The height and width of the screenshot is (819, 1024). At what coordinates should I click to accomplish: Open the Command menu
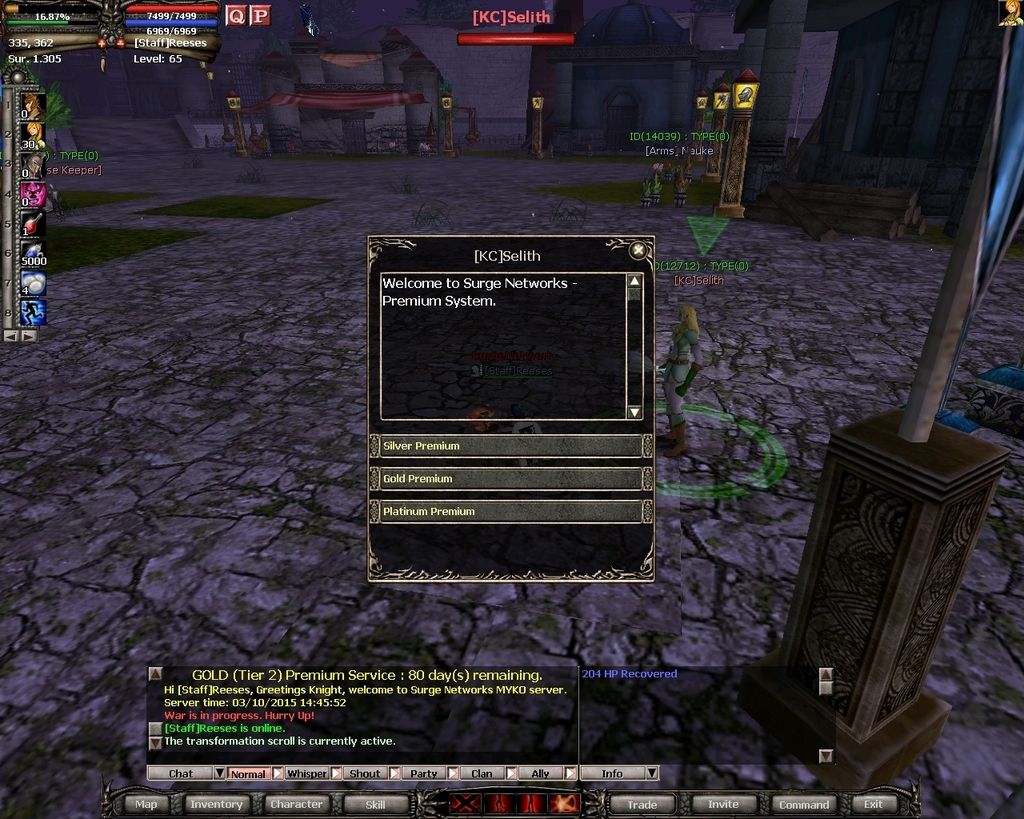click(804, 804)
